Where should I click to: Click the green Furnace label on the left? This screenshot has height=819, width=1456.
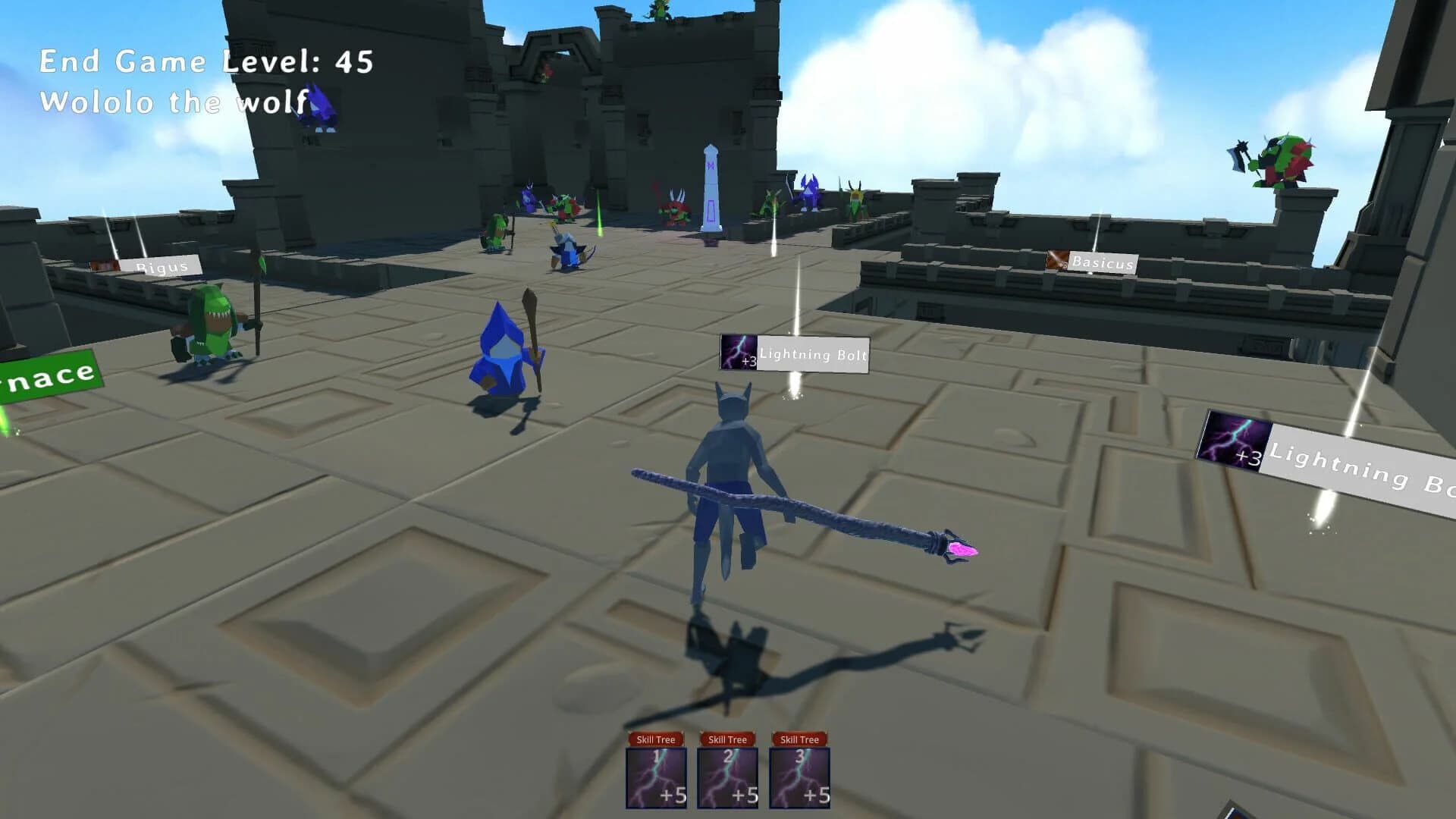click(x=47, y=372)
